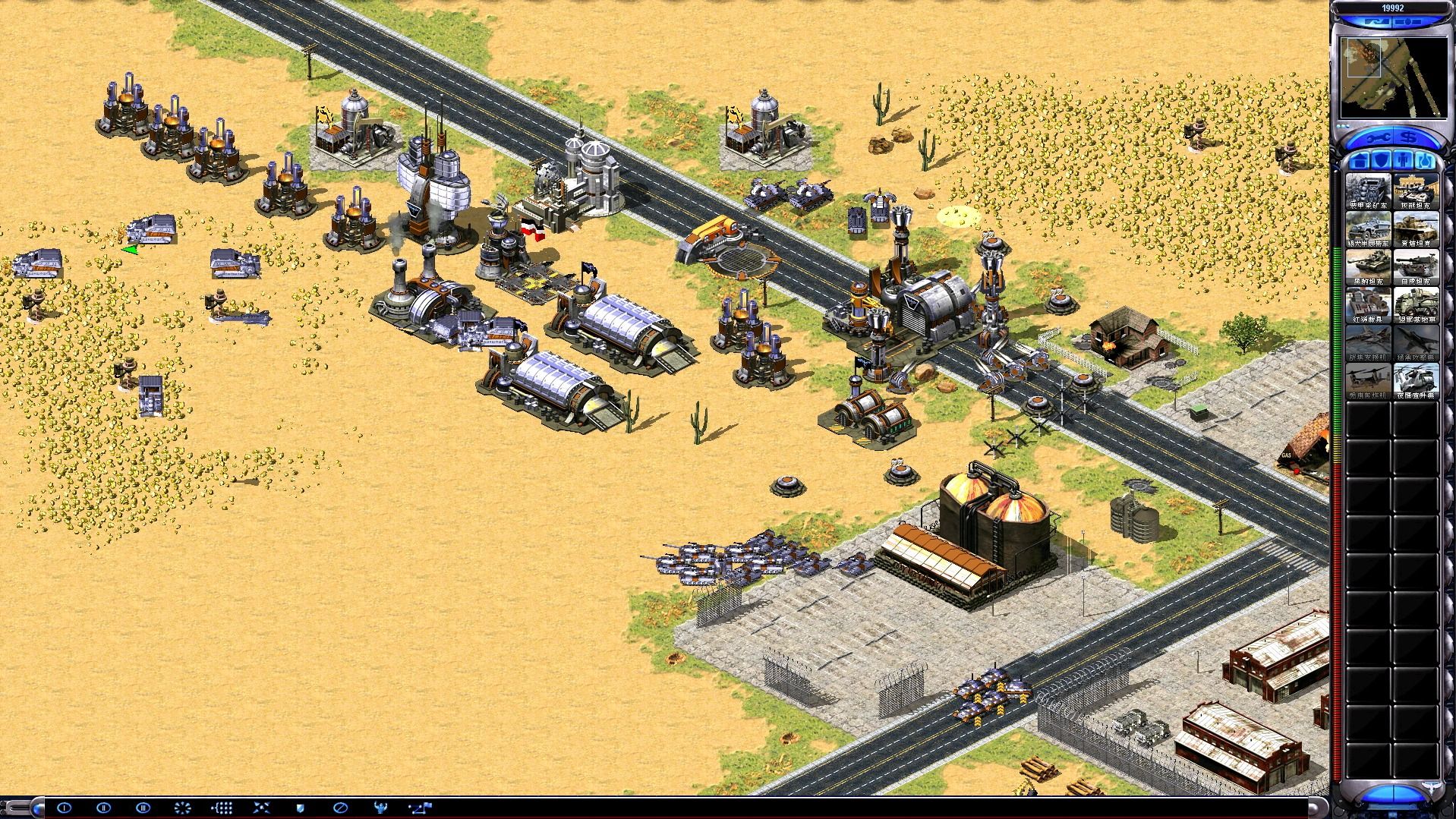Queue the 灰熊坦克 Grizzly tank
1456x819 pixels.
(x=1416, y=191)
